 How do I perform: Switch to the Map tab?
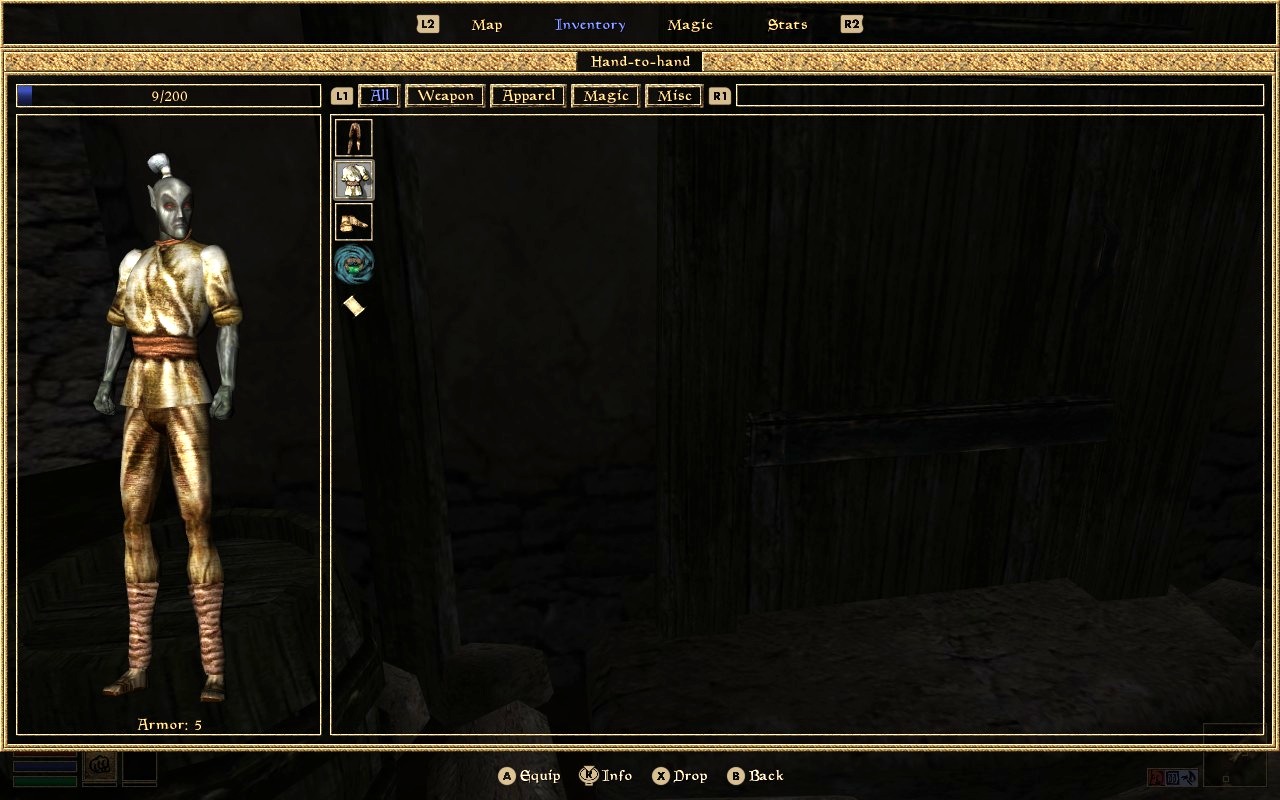click(487, 24)
